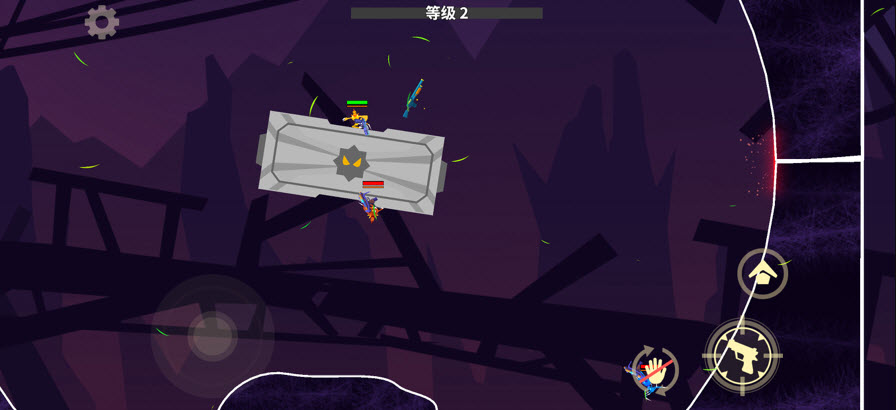Screen dimensions: 896x410
Task: Touch the virtual movement joystick
Action: tap(212, 336)
